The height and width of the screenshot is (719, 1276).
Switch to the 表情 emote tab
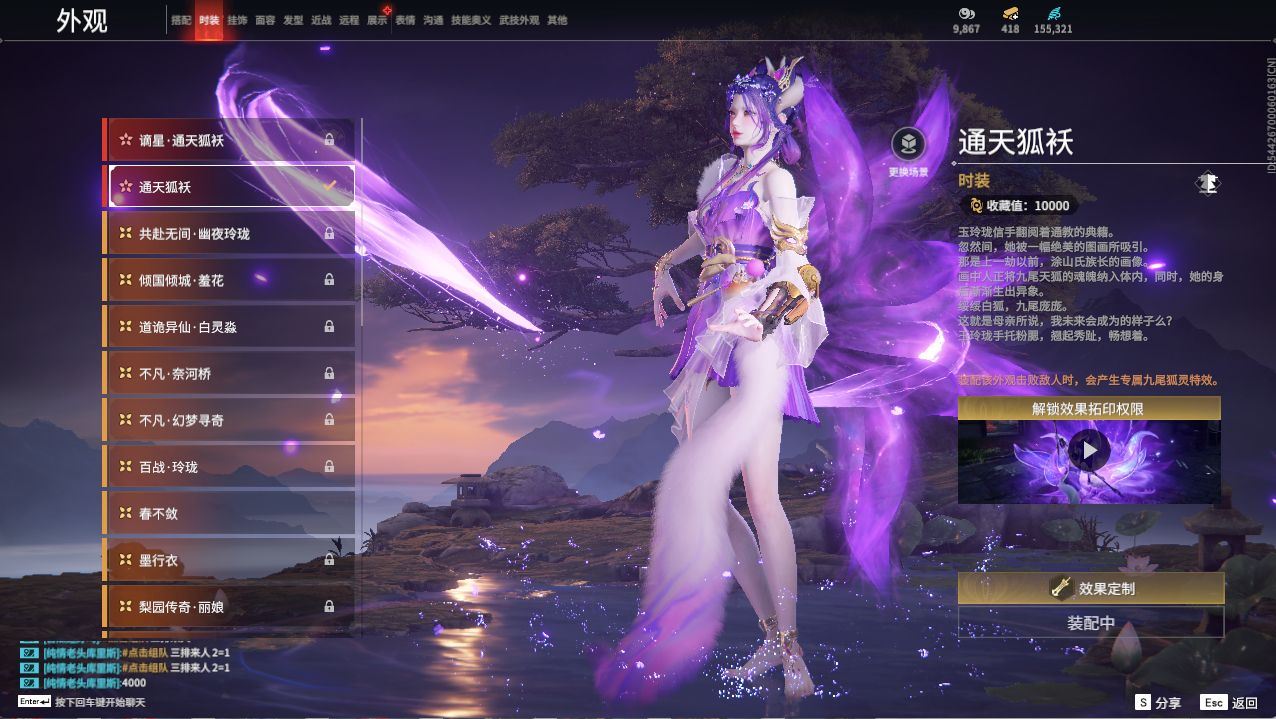point(405,20)
